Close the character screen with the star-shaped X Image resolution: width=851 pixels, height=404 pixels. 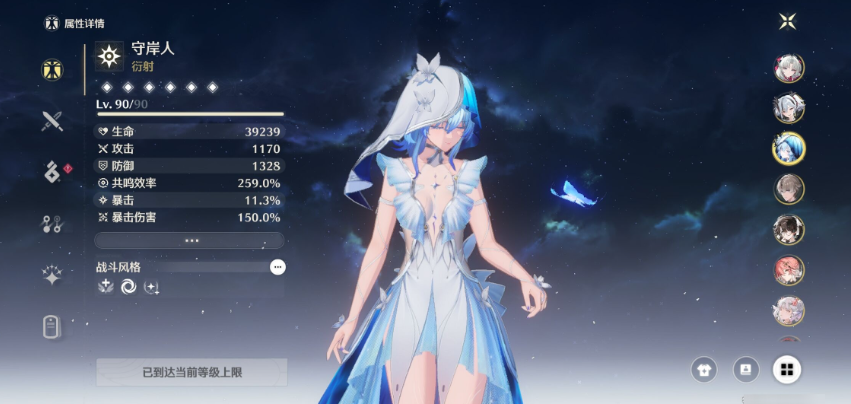788,21
